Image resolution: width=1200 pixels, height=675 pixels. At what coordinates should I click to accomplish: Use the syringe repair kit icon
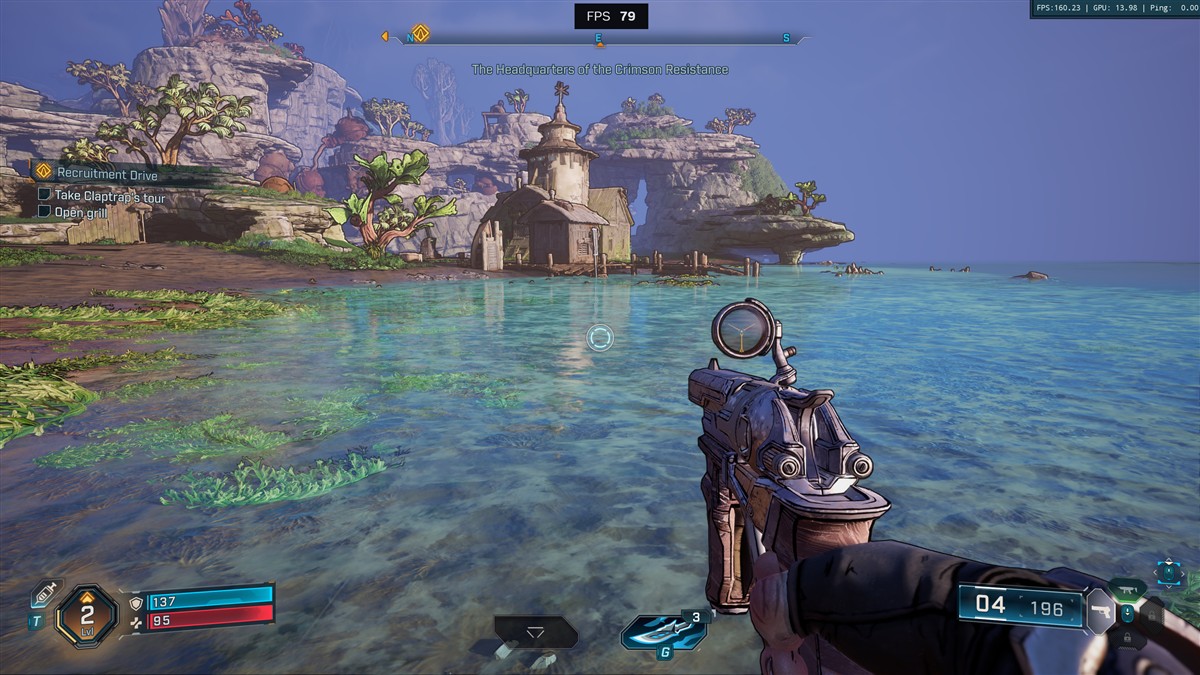click(x=44, y=593)
